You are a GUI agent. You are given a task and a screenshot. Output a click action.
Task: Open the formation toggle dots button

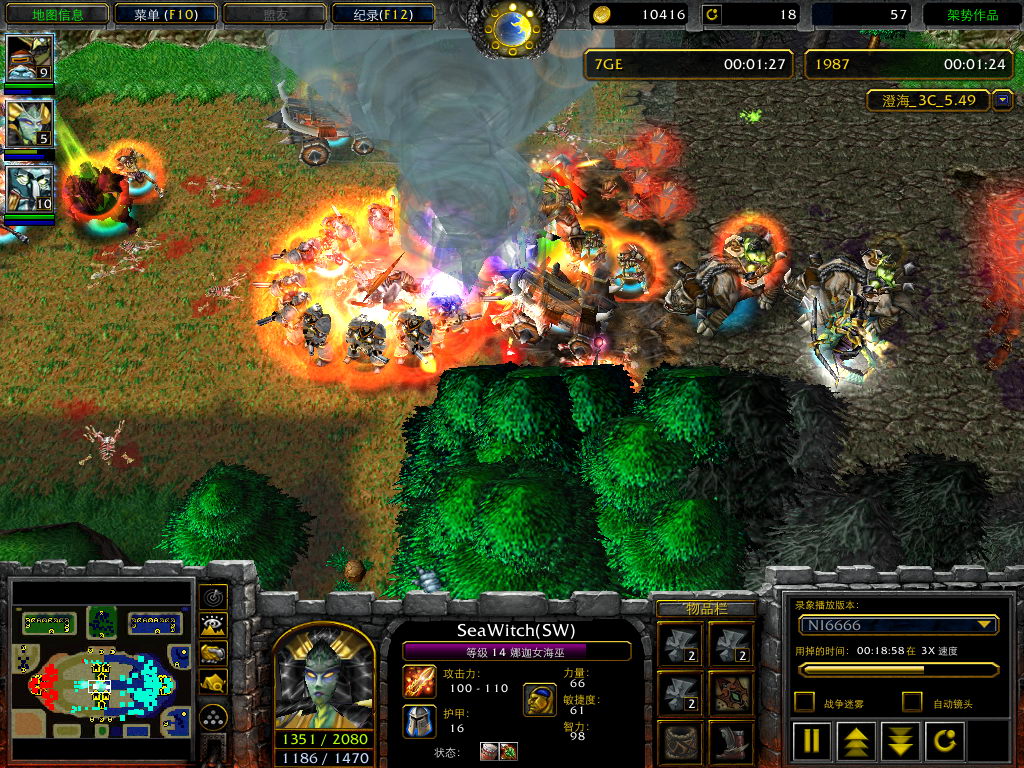pyautogui.click(x=213, y=716)
